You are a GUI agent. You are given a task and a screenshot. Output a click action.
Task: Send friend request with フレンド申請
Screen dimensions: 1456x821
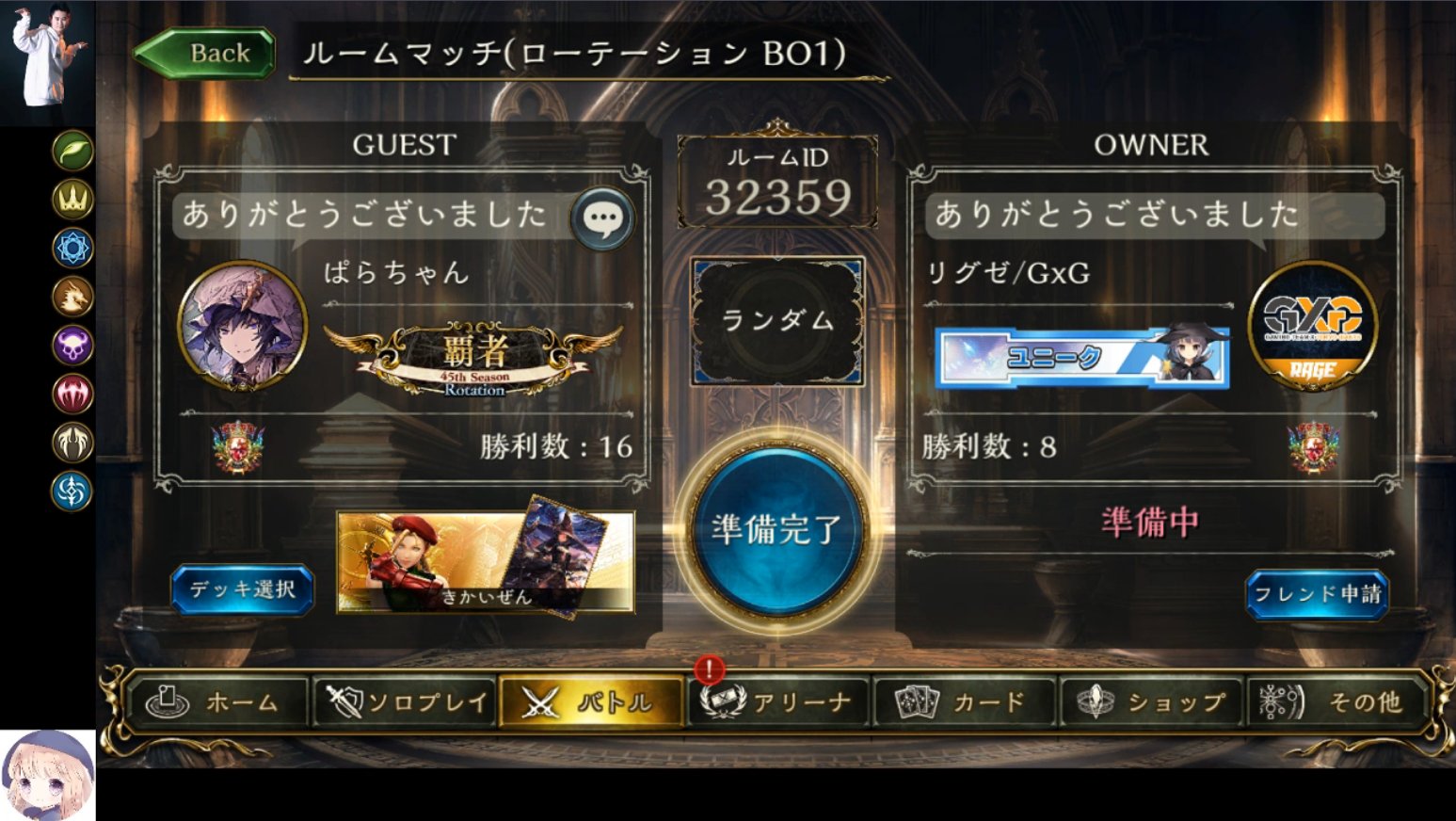[x=1318, y=596]
